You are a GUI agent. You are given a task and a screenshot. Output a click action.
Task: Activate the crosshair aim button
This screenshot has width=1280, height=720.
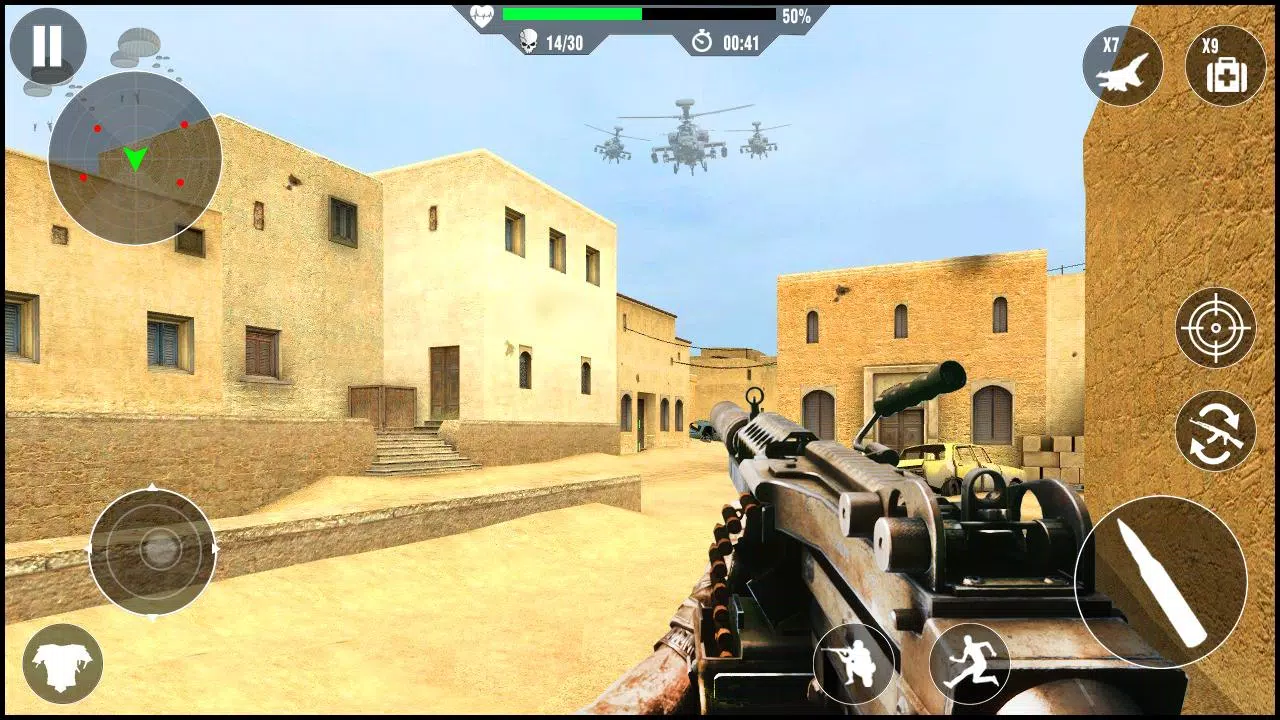[x=1215, y=328]
